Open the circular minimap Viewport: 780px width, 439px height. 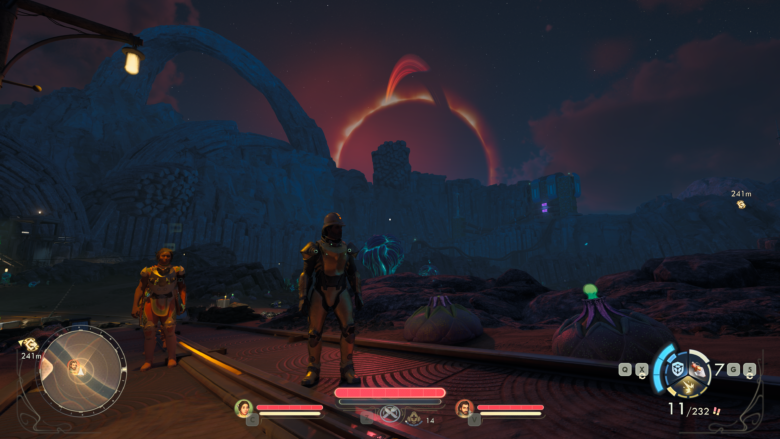point(81,369)
